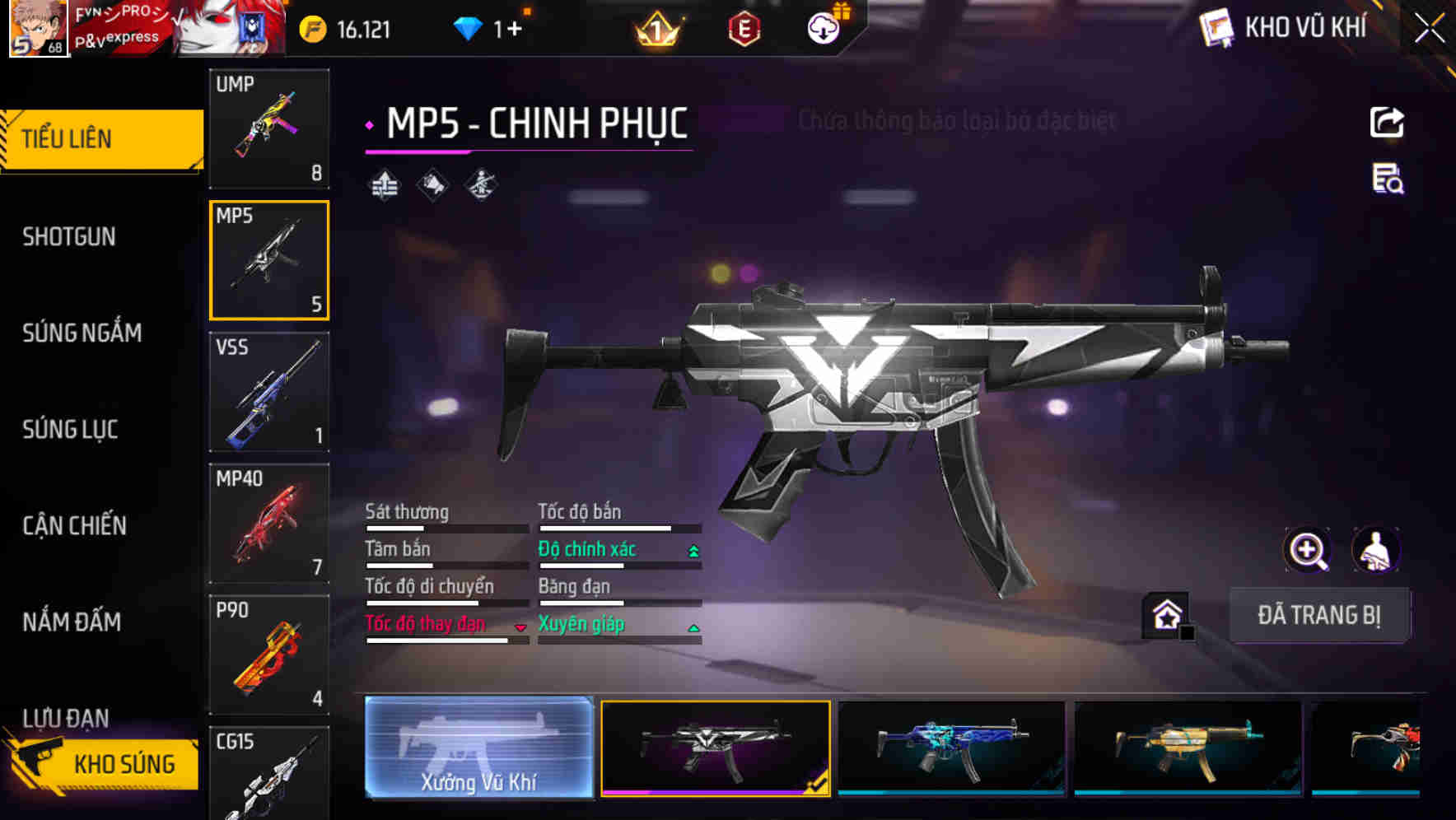Select the Súng Lục category

pyautogui.click(x=70, y=430)
